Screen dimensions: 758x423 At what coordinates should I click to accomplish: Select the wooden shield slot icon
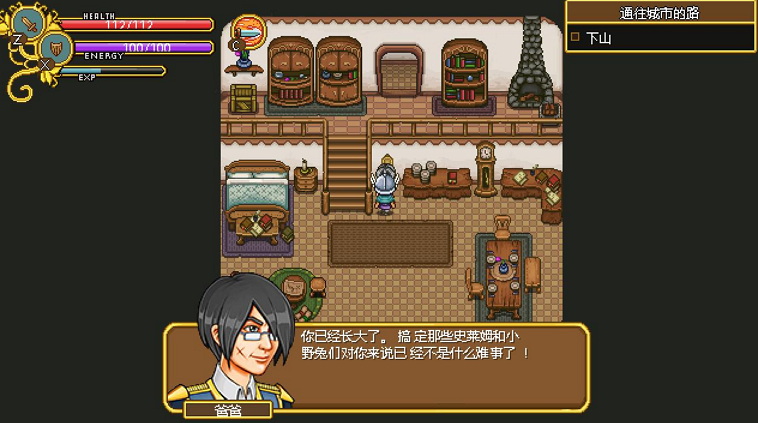56,48
